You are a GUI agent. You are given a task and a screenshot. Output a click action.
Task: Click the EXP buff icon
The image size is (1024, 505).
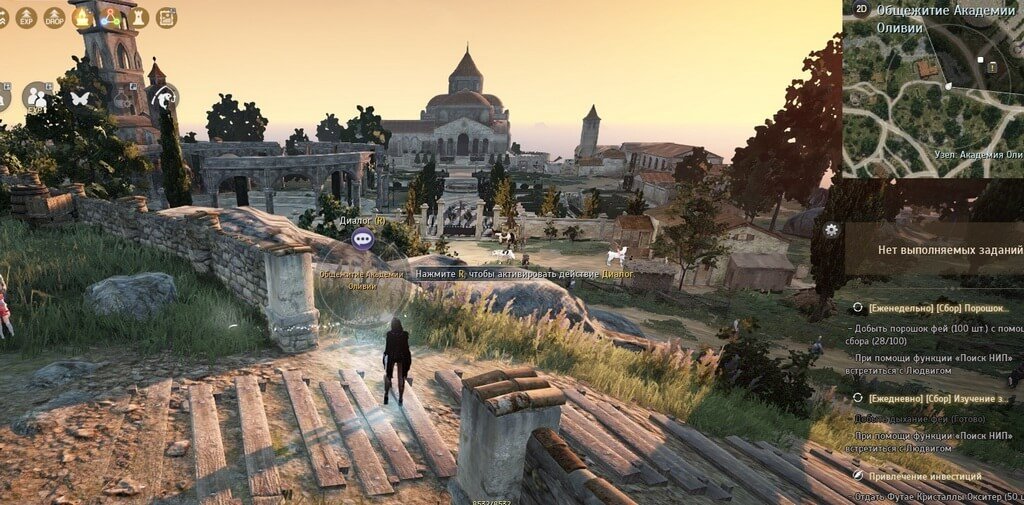tap(27, 17)
